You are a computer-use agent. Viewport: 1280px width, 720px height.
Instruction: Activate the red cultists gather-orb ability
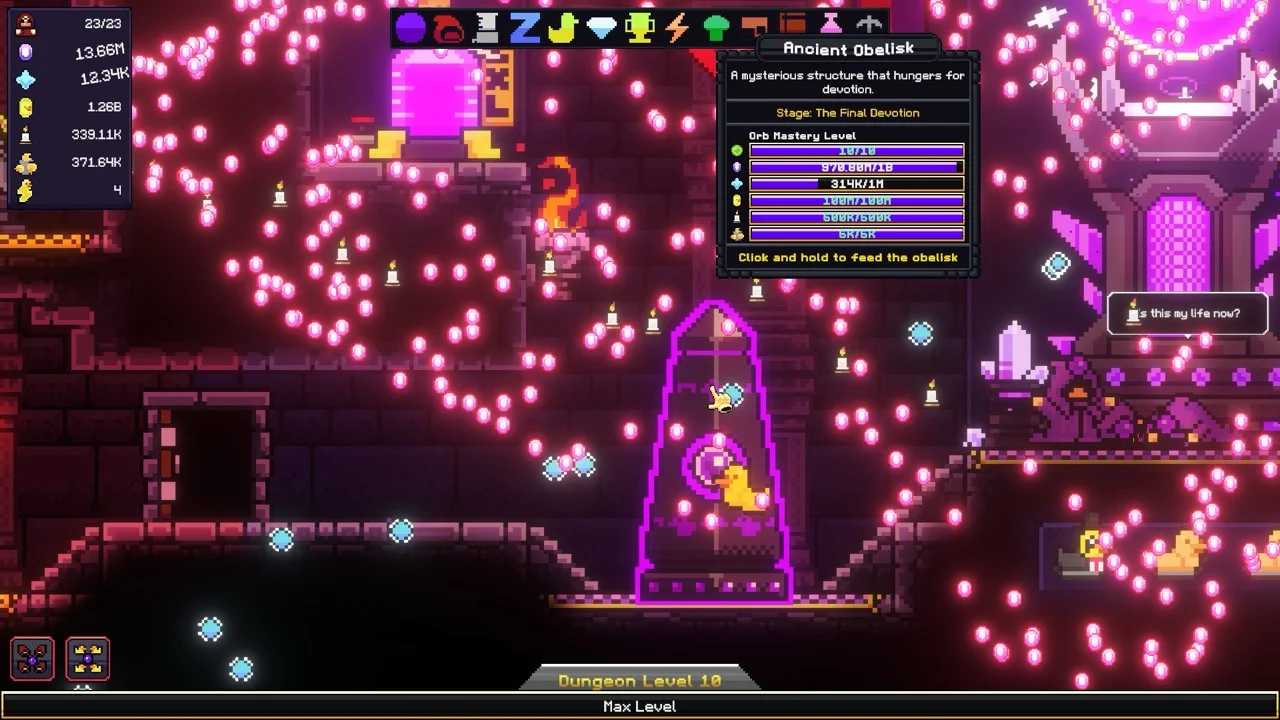(x=32, y=659)
